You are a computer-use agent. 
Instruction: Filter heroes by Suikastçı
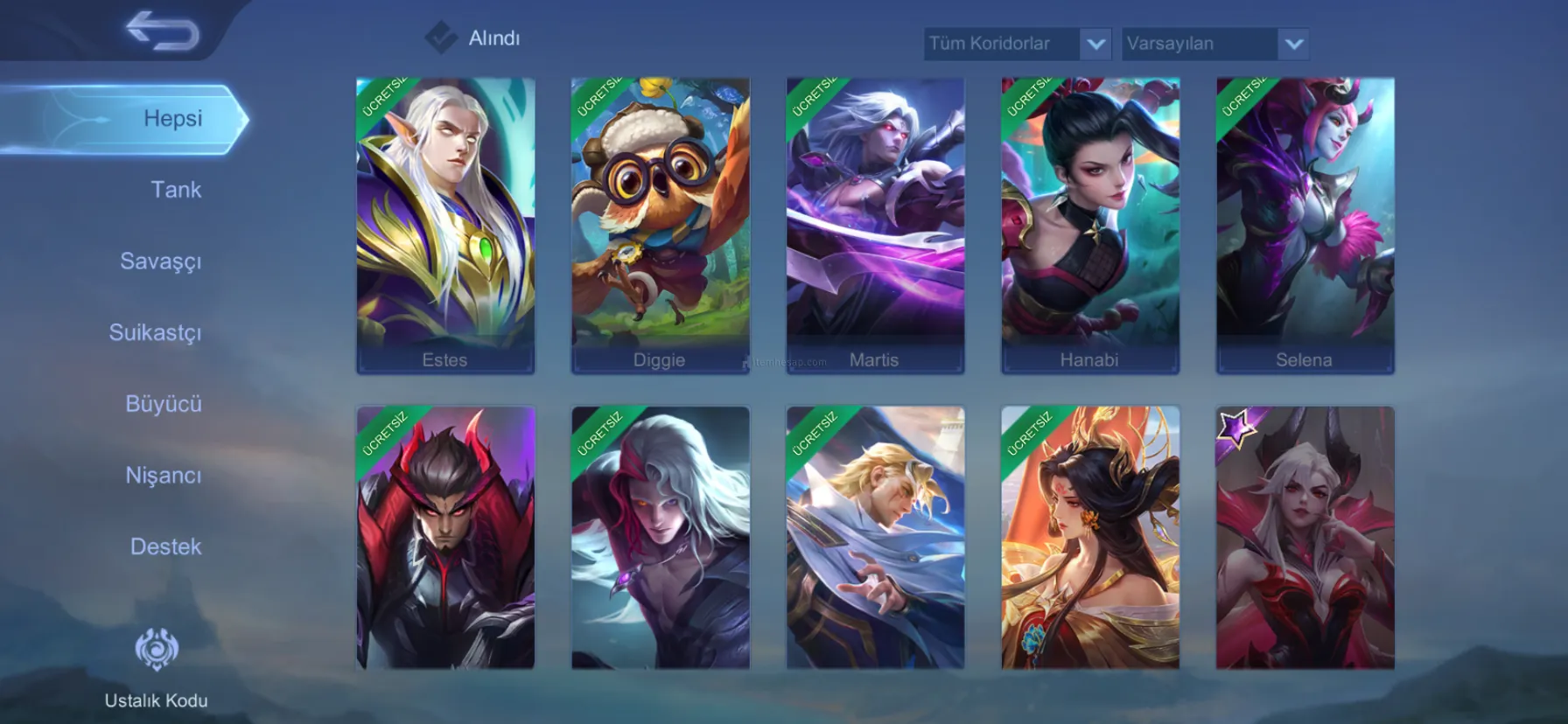tap(156, 333)
